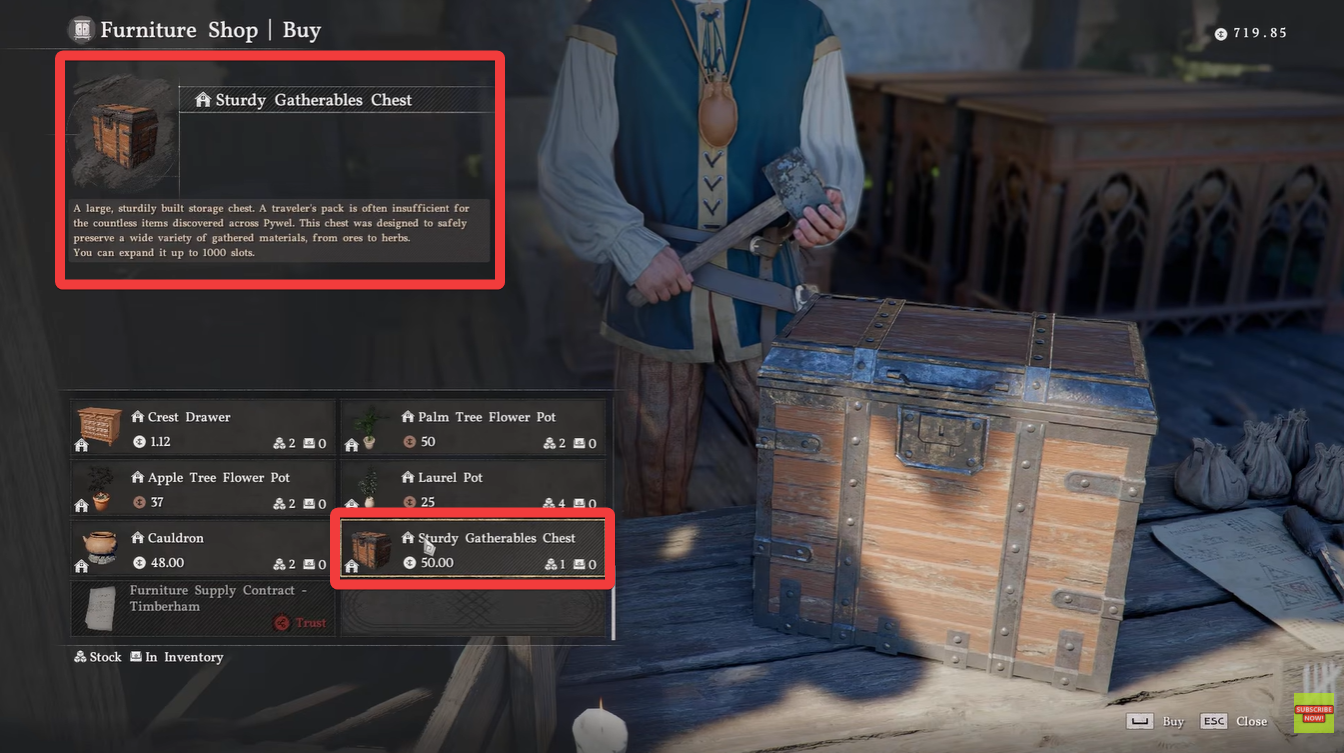Image resolution: width=1344 pixels, height=753 pixels.
Task: Click the furniture crate icon beside shop title
Action: click(x=80, y=29)
